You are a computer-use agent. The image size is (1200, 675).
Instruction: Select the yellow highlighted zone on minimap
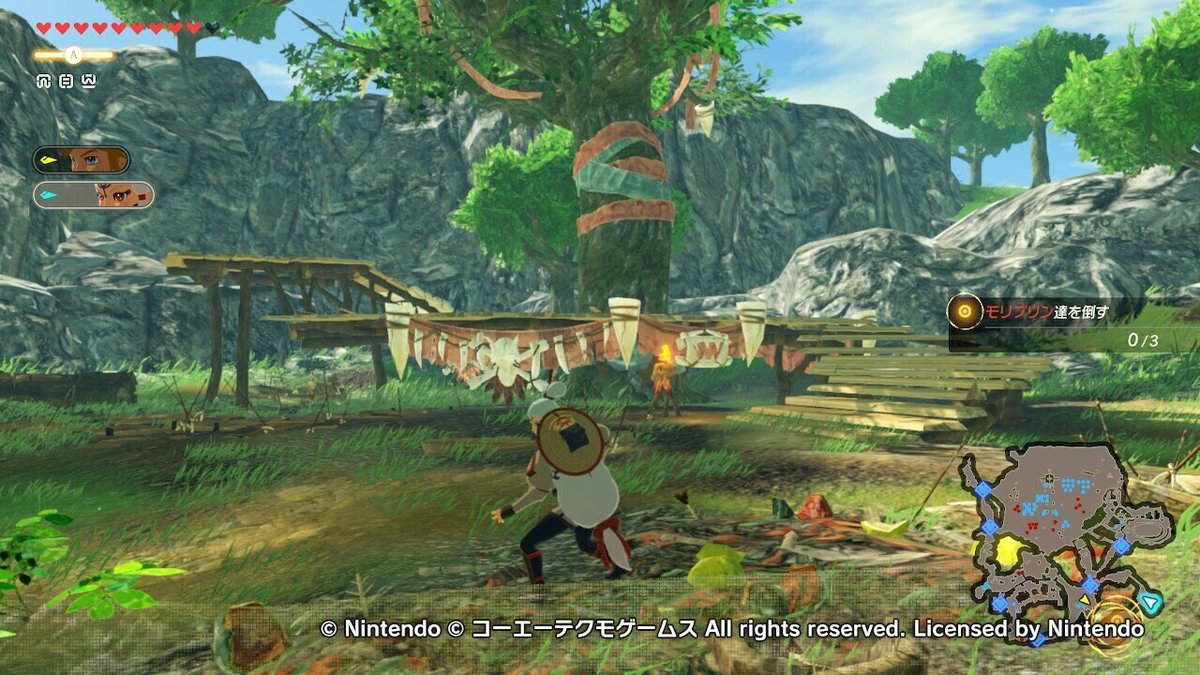tap(1011, 551)
